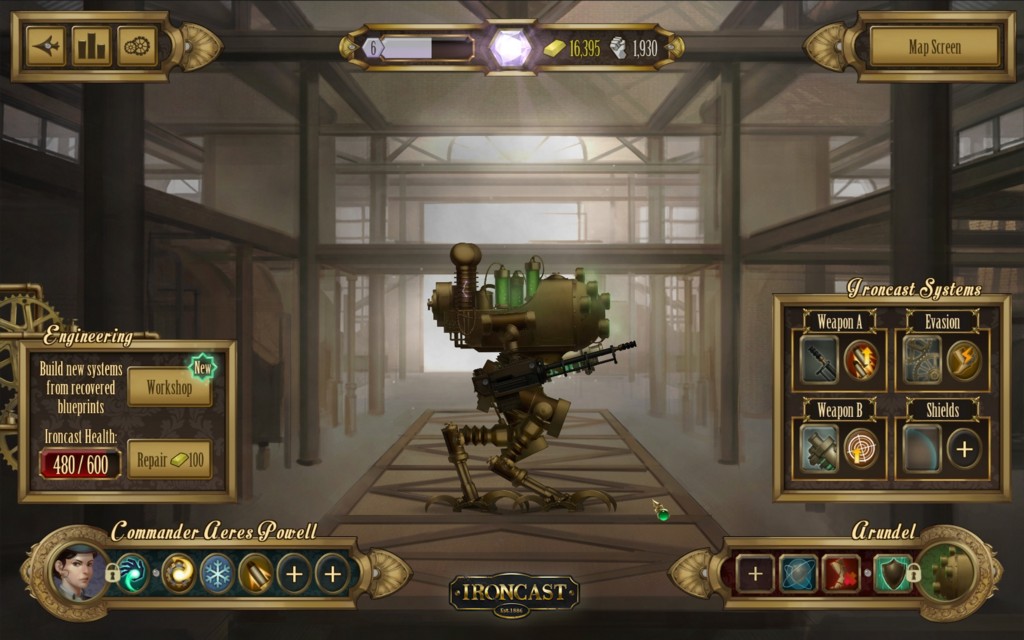Select the Arundel blue globe ability
1024x640 pixels.
click(798, 574)
